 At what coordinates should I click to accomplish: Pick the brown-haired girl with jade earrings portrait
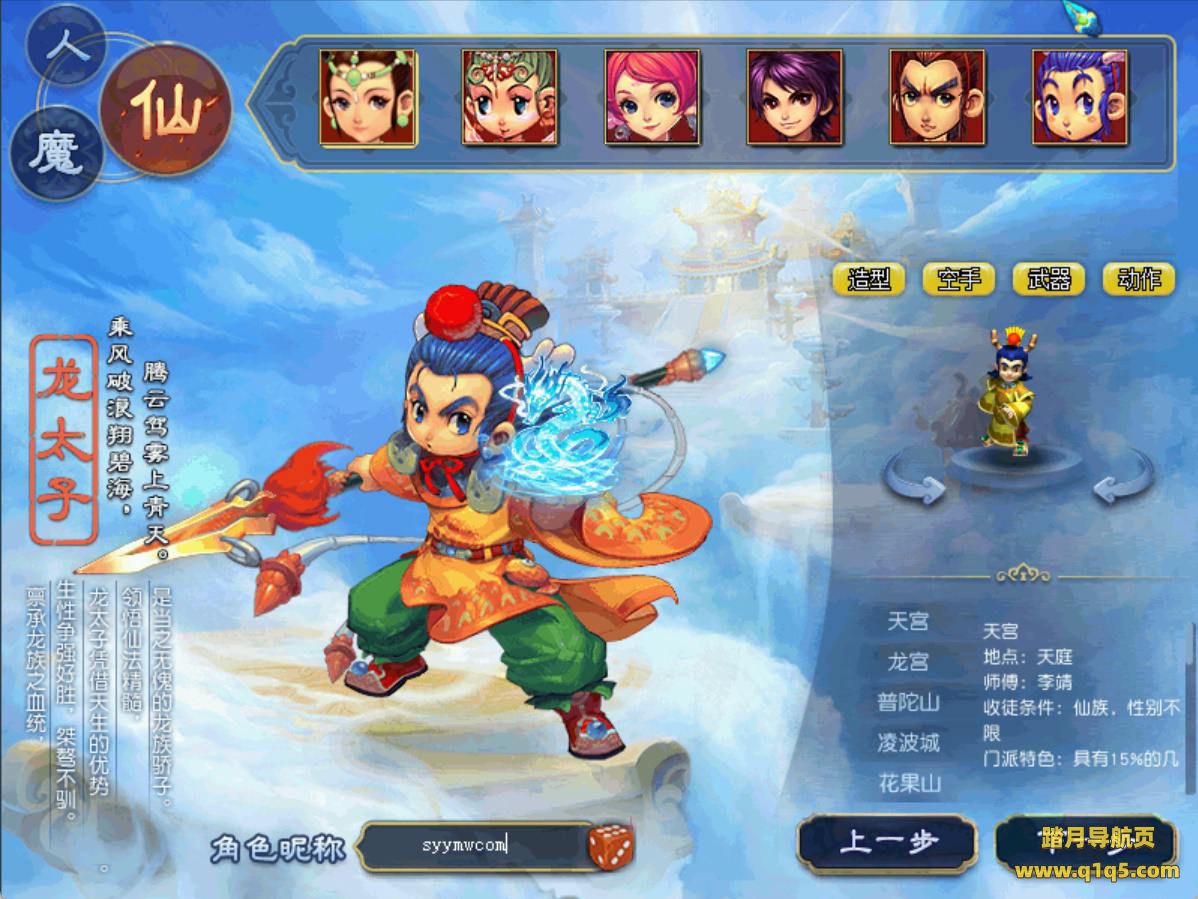[x=367, y=97]
